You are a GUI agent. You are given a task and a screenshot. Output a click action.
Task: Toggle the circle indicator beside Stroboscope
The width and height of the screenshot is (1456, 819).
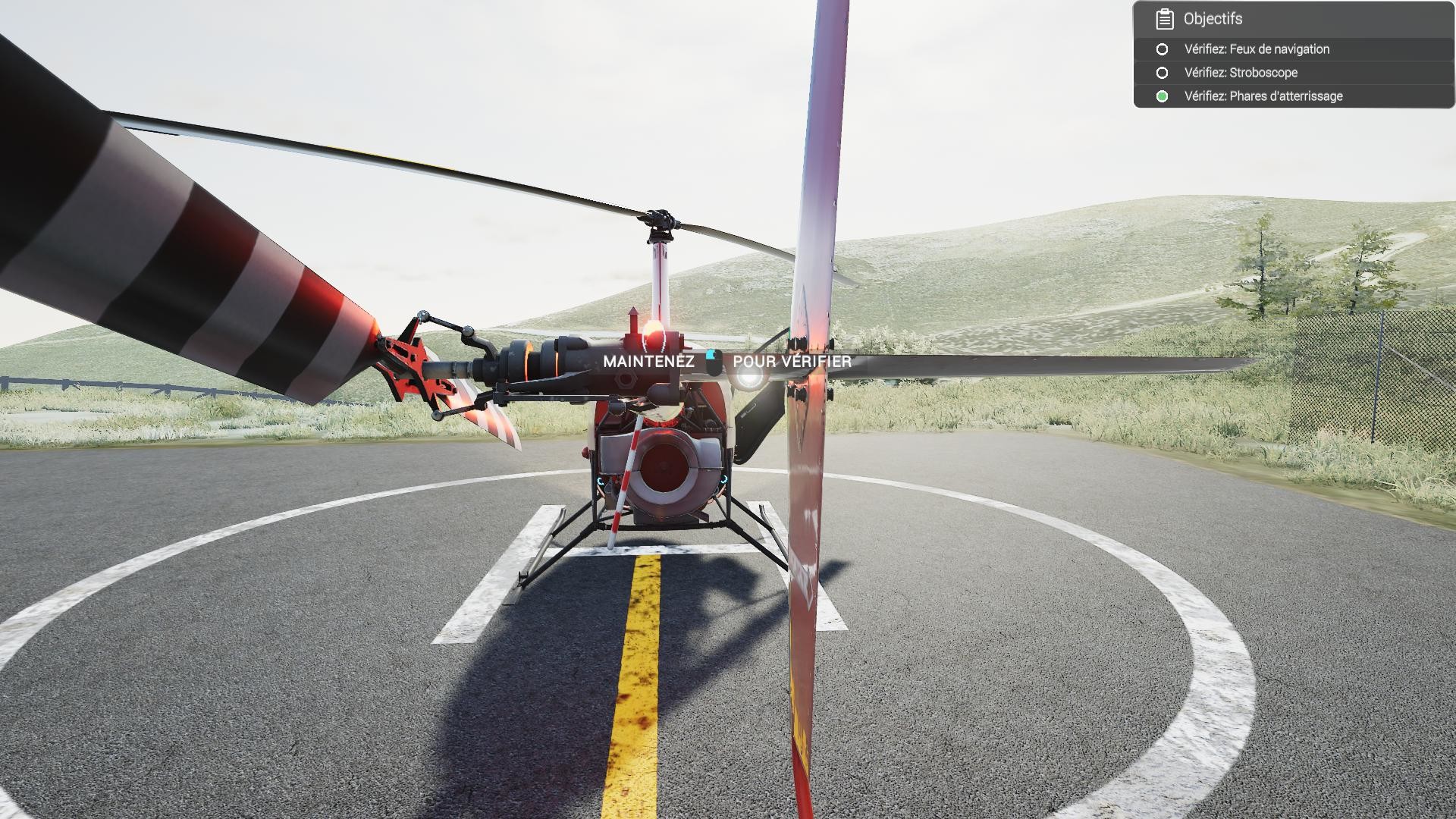(1162, 73)
